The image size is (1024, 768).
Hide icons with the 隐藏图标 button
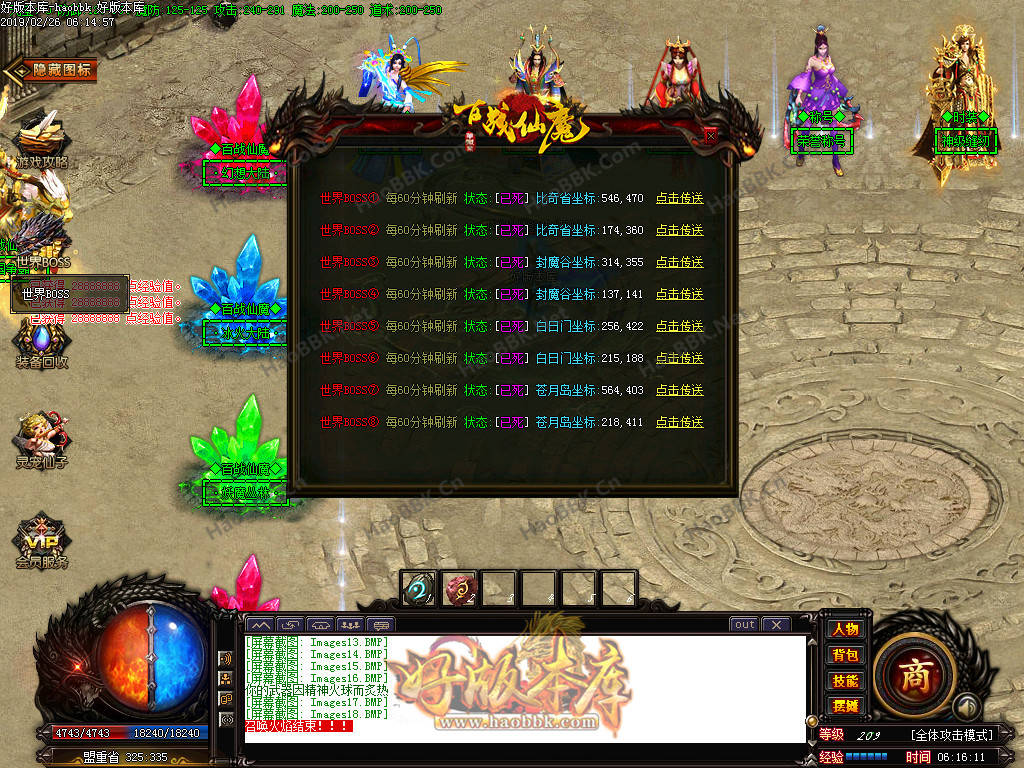point(52,70)
